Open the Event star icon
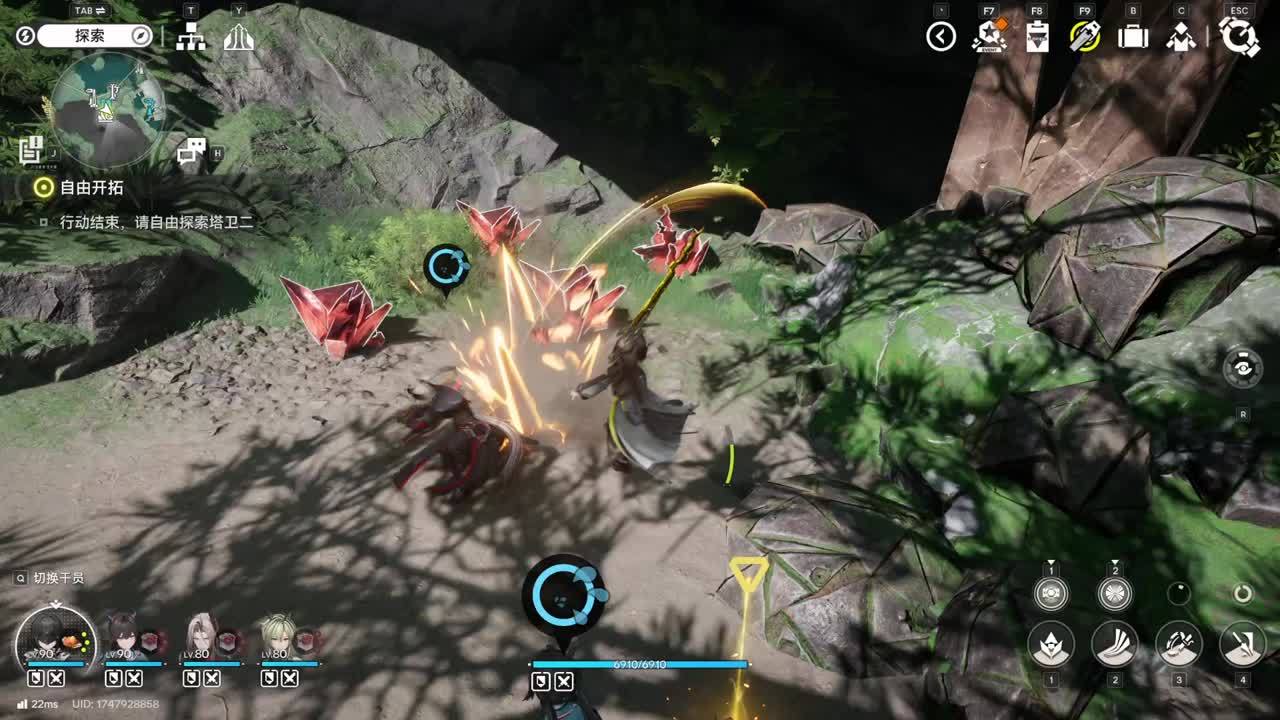Image resolution: width=1280 pixels, height=720 pixels. (x=989, y=37)
